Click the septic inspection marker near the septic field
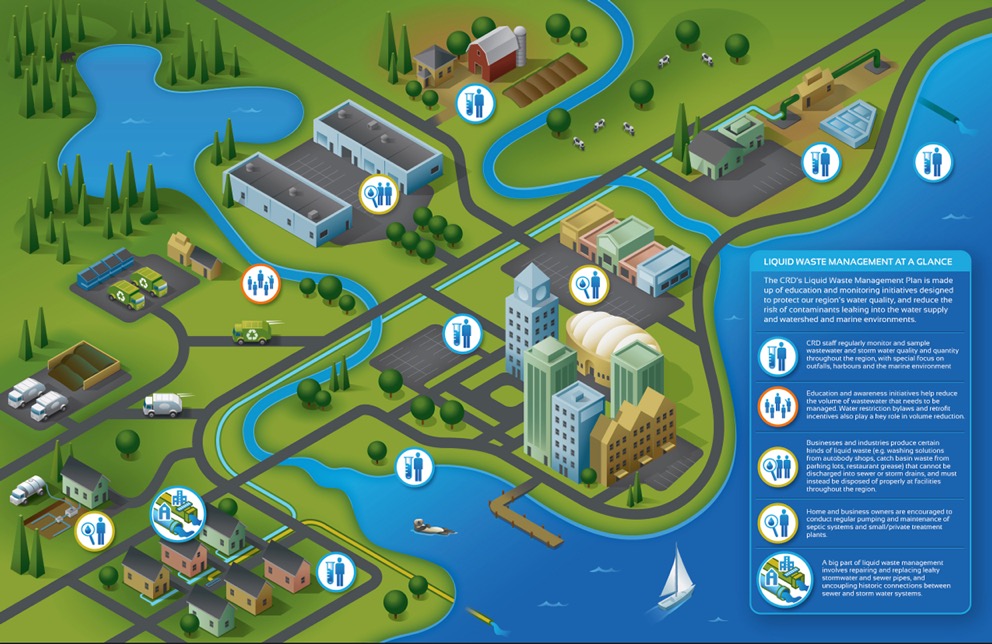This screenshot has width=992, height=644. tap(95, 529)
